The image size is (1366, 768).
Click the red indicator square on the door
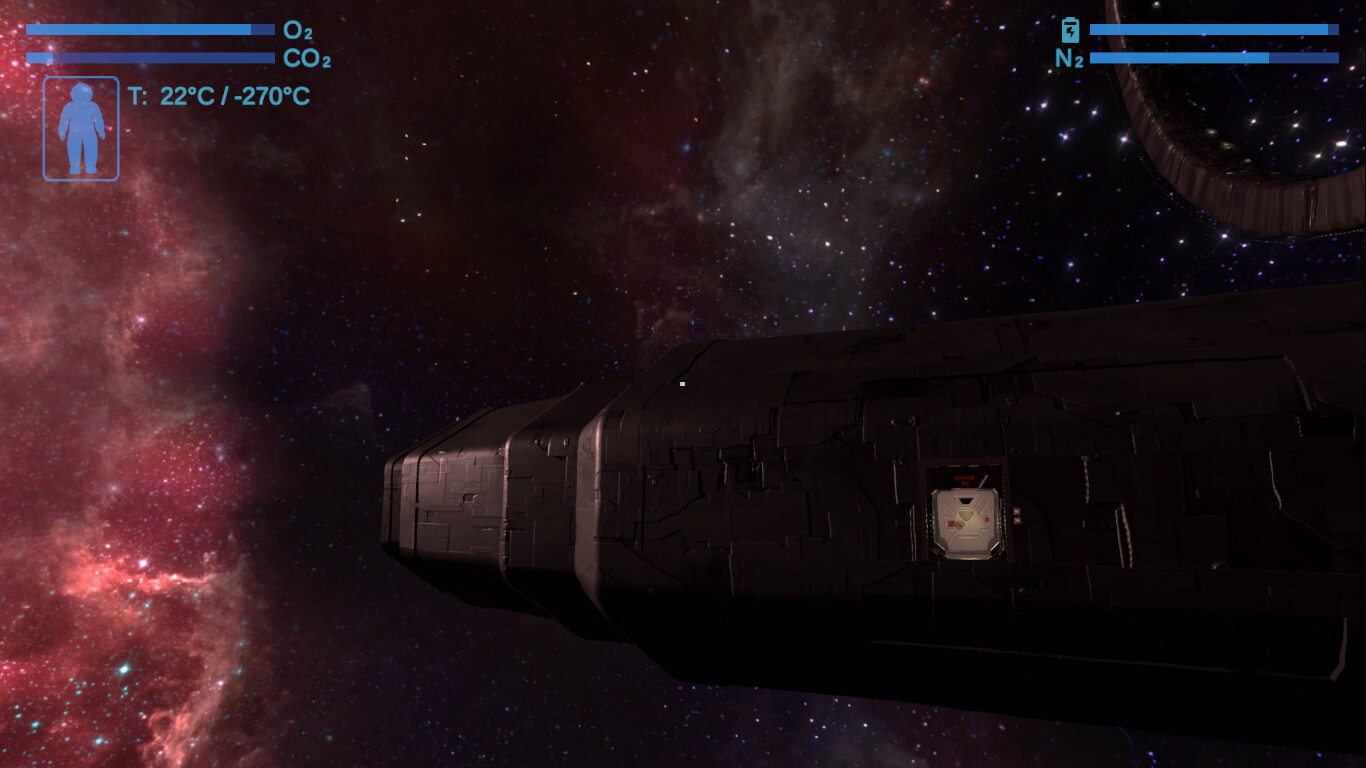point(986,519)
